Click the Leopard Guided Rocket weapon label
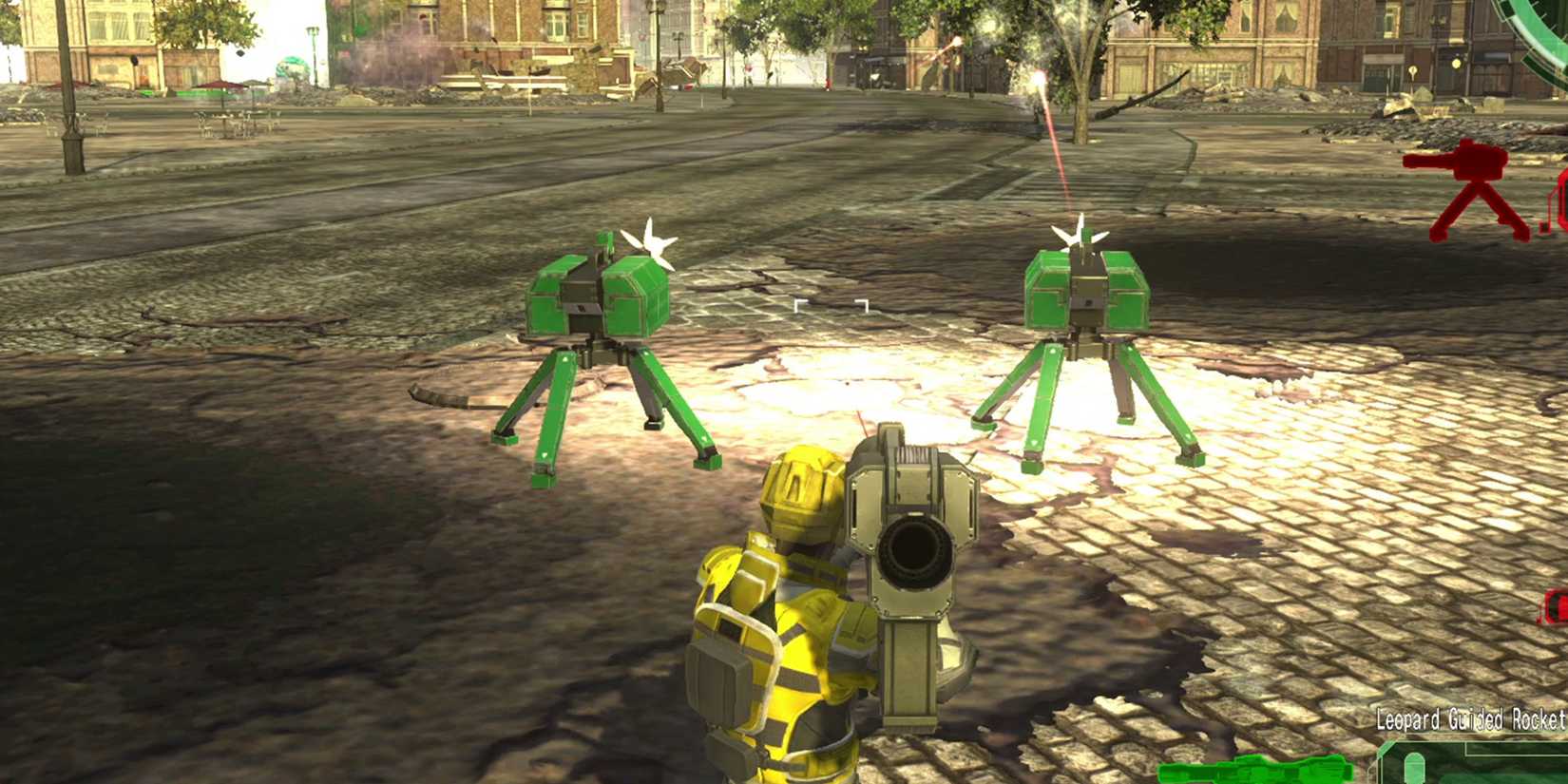Viewport: 1568px width, 784px height. click(1468, 720)
